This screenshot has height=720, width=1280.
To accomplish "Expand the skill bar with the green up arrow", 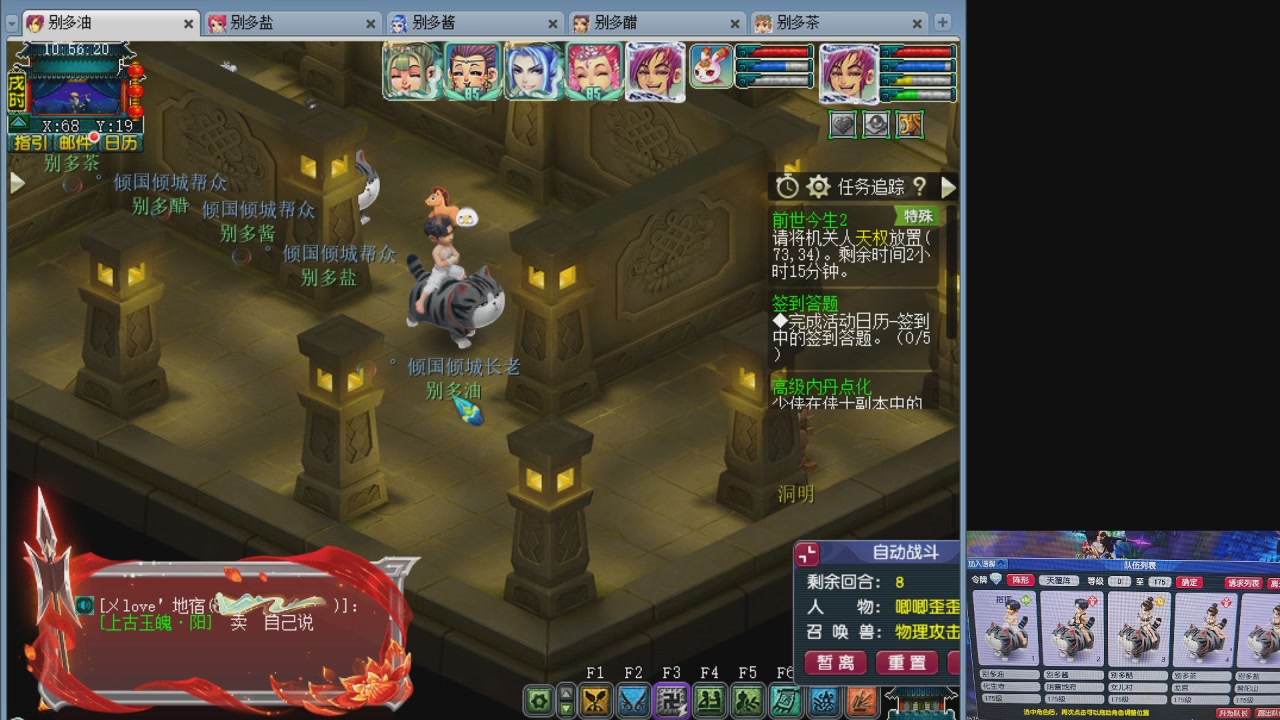I will click(565, 692).
